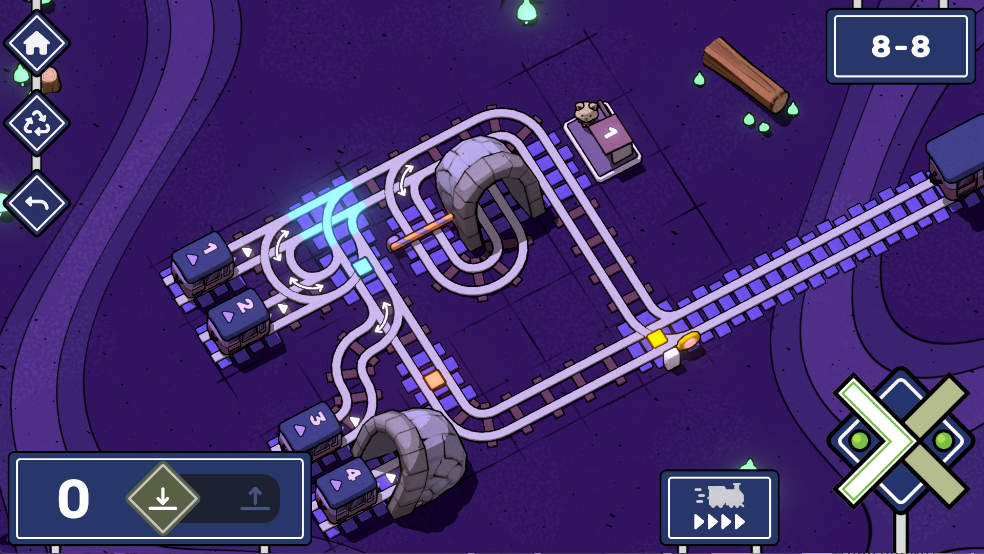Start the trains with the fast-forward sign
Viewport: 984px width, 554px height.
[719, 507]
